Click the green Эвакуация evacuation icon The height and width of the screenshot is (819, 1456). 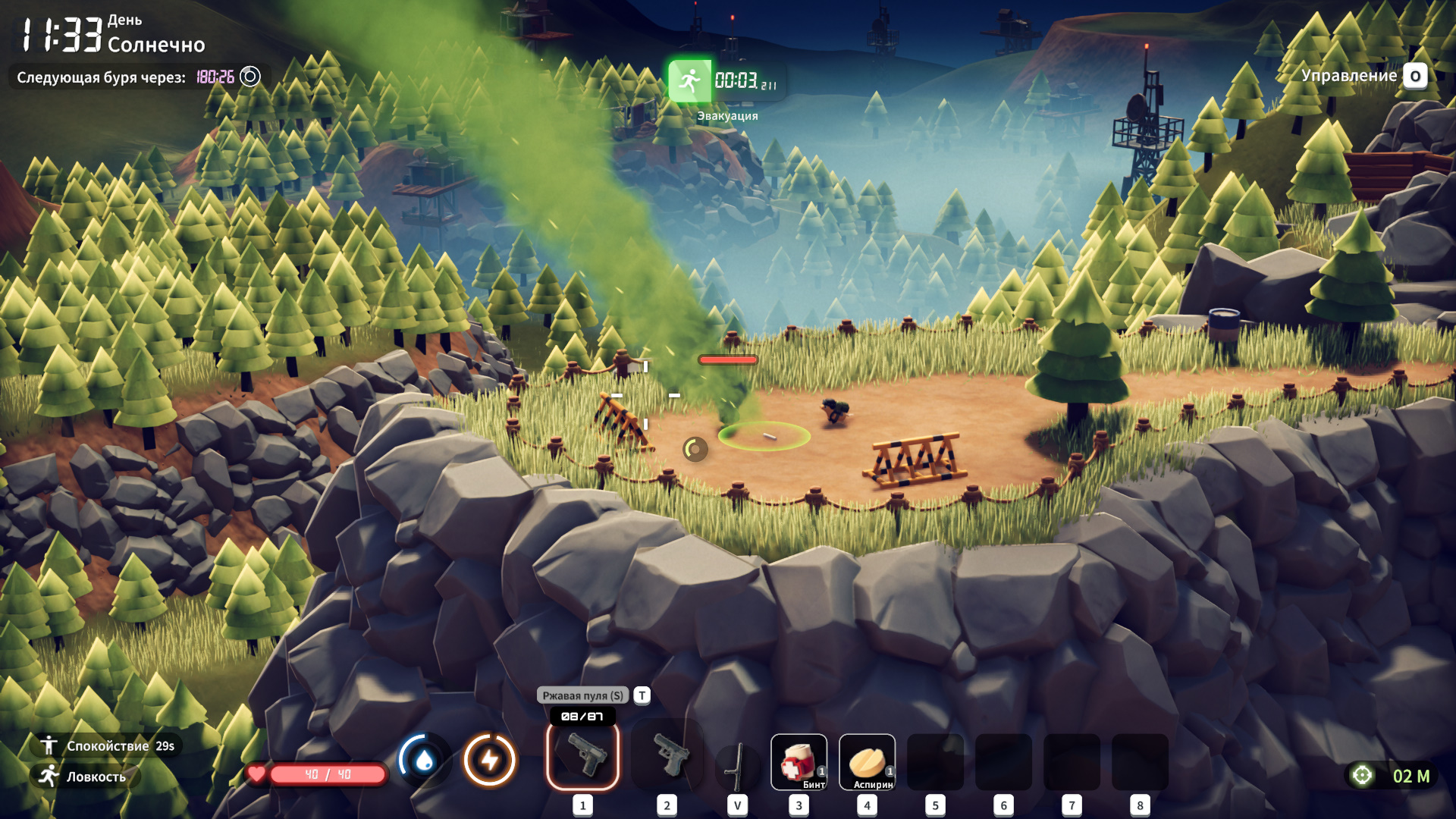click(x=690, y=80)
